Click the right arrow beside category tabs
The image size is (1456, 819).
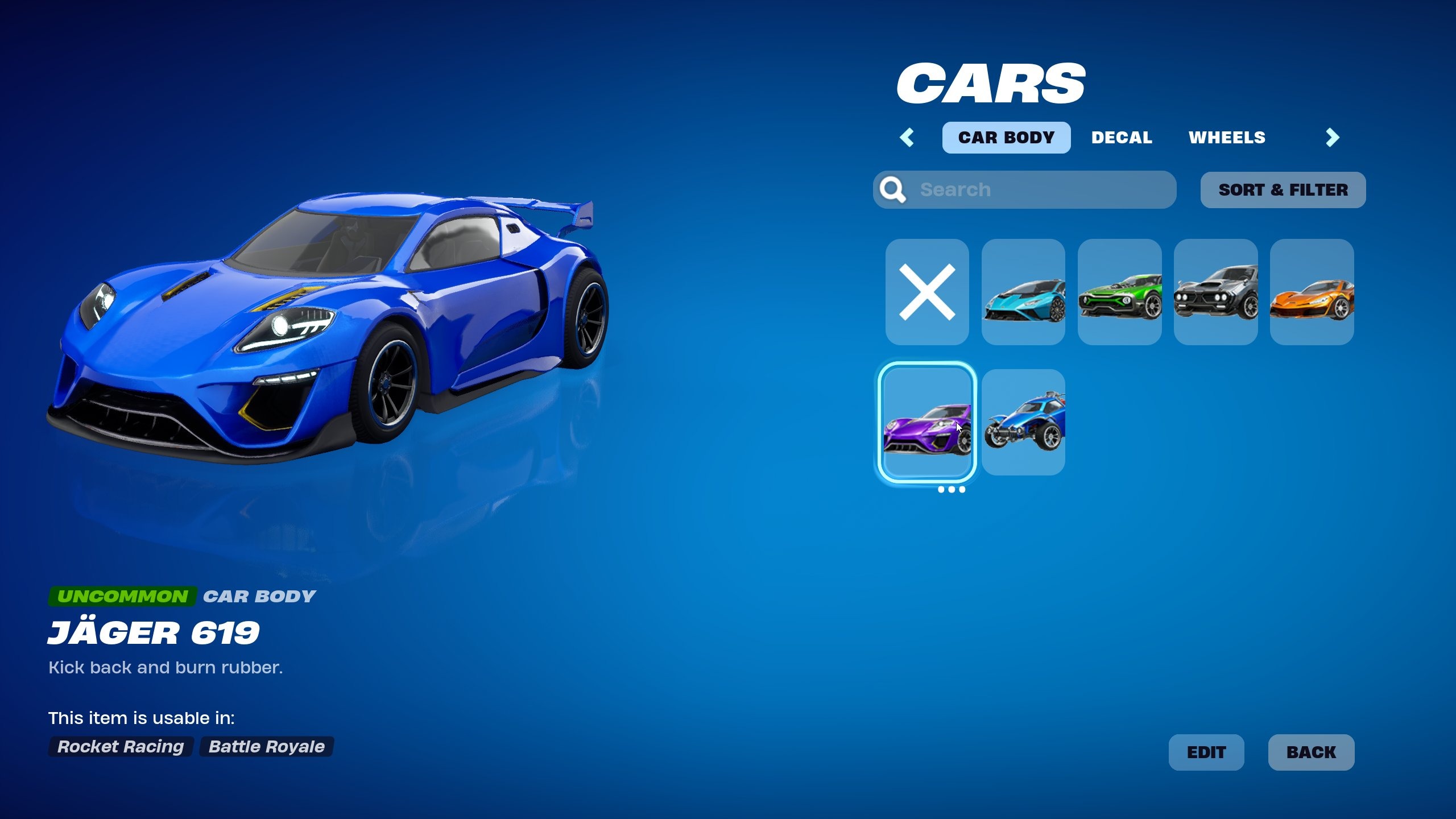(1332, 138)
